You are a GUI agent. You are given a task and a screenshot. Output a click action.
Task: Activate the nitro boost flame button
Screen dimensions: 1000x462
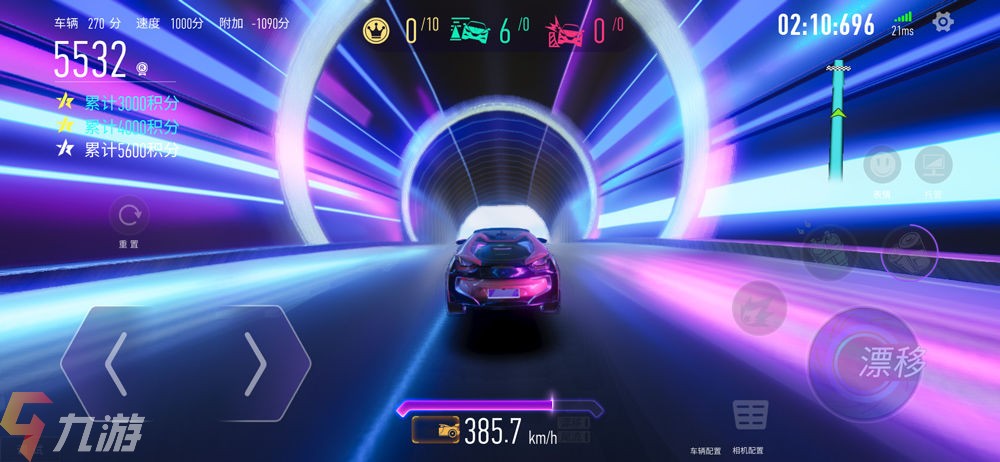(x=759, y=307)
